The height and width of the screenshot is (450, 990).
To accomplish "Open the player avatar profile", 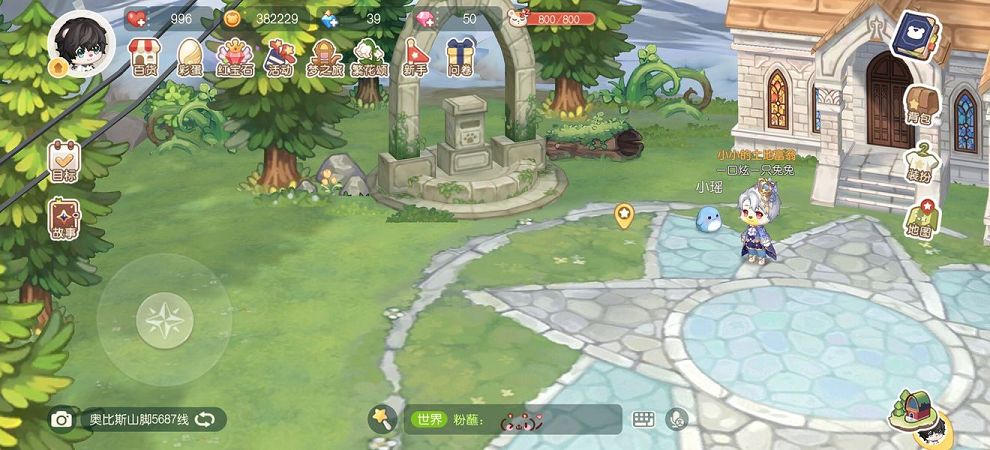I will coord(81,45).
